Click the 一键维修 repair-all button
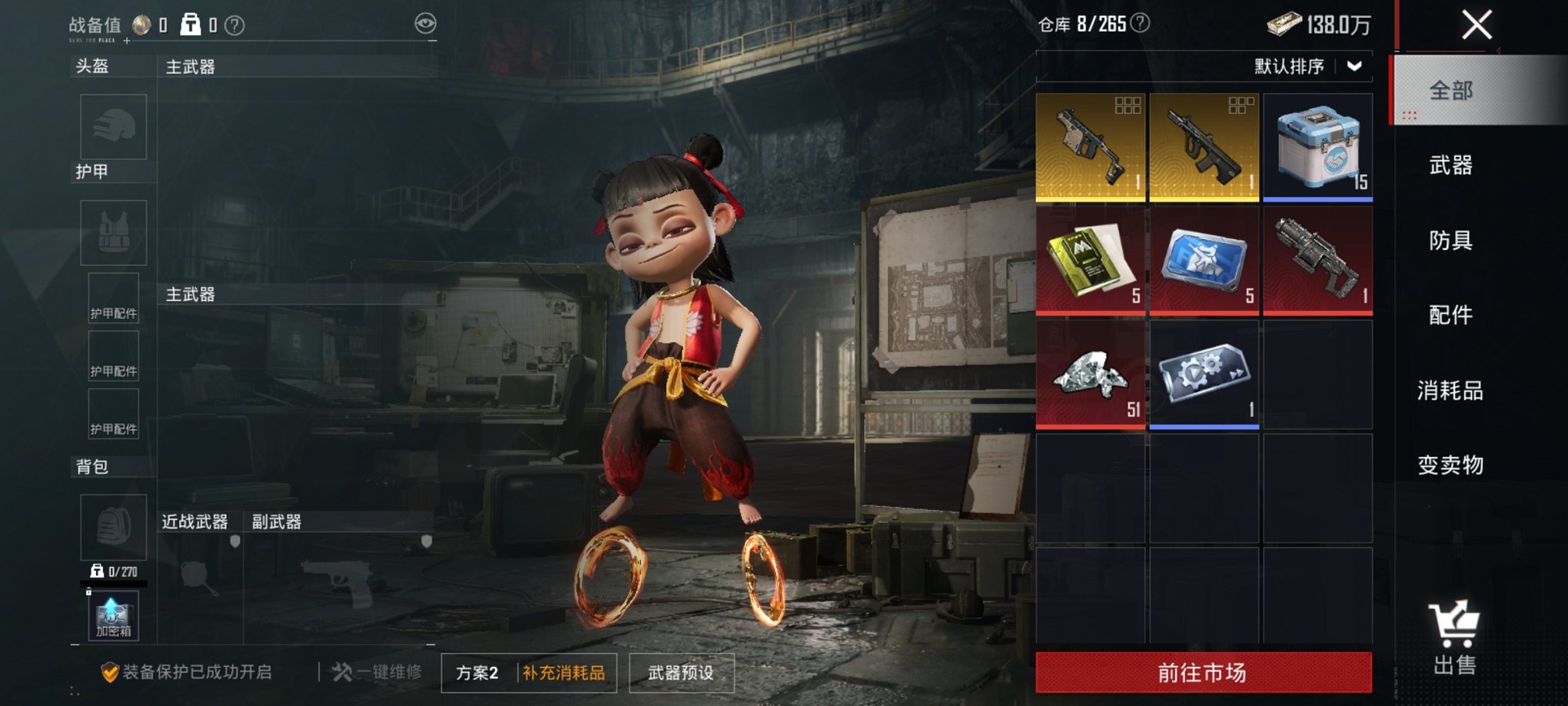The image size is (1568, 706). (377, 672)
